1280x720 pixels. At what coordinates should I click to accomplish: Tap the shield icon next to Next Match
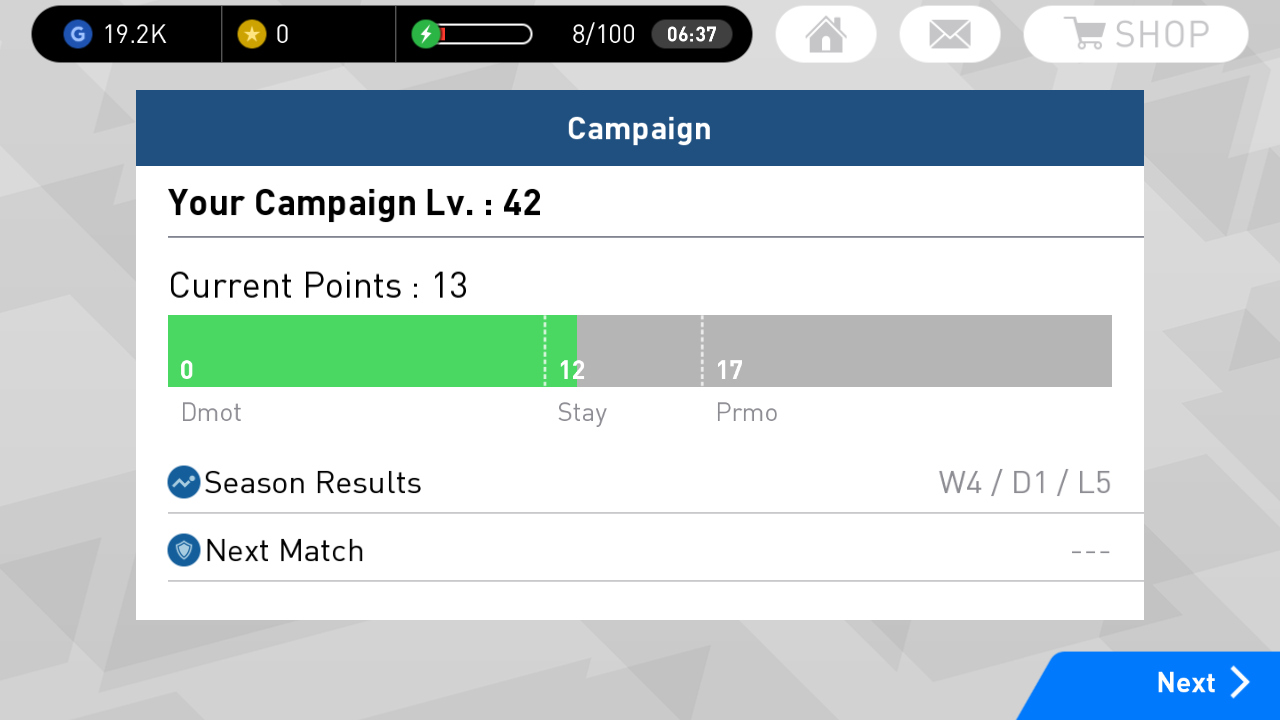point(182,550)
